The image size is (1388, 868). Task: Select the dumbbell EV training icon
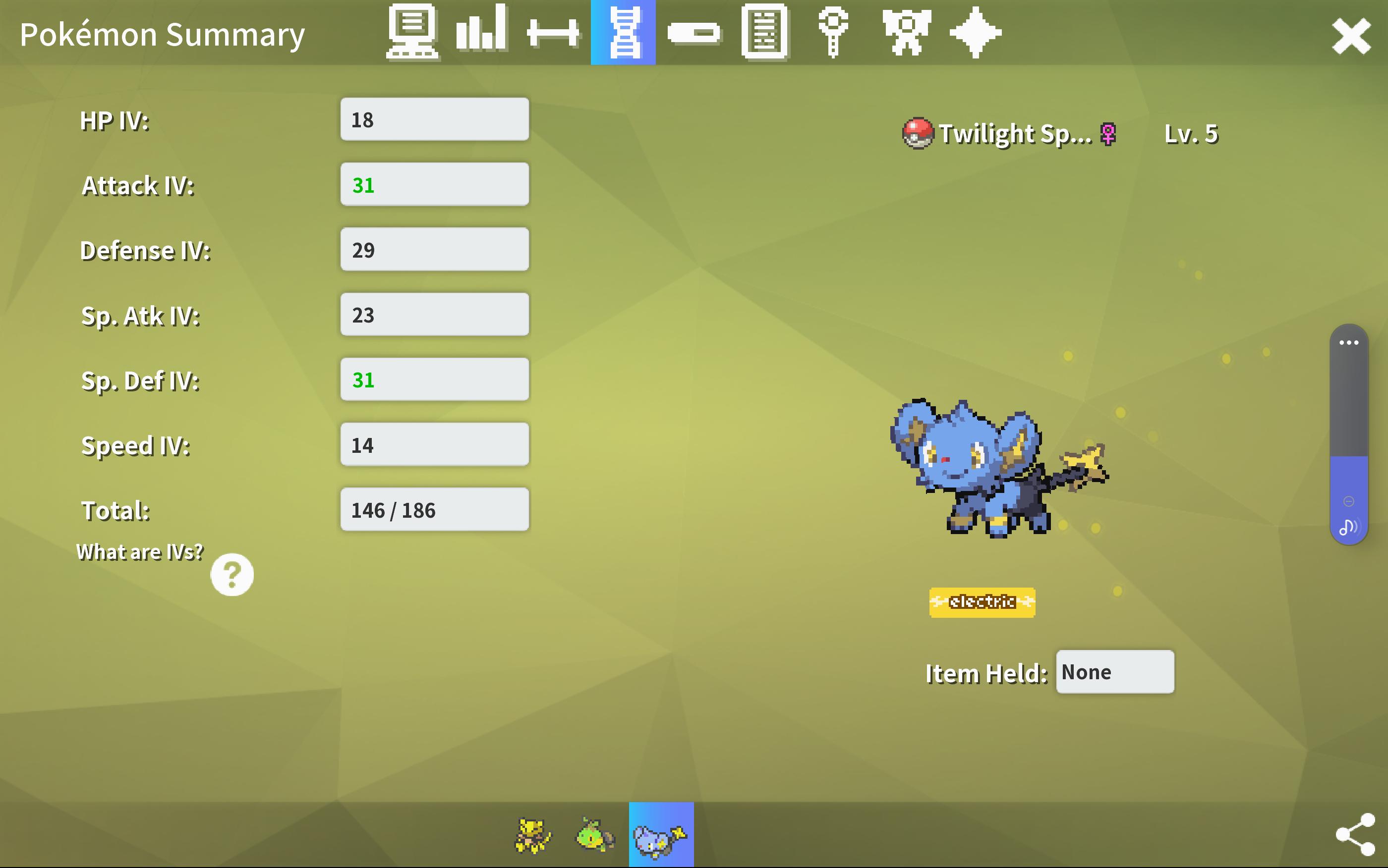(x=552, y=33)
